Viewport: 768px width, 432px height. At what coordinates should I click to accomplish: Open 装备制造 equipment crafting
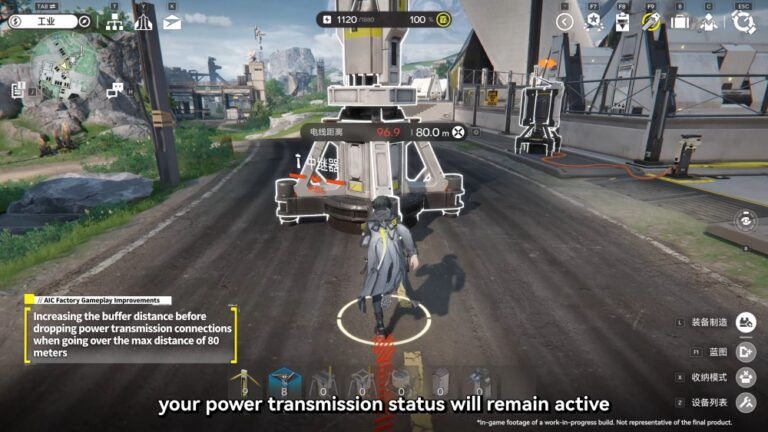(745, 322)
